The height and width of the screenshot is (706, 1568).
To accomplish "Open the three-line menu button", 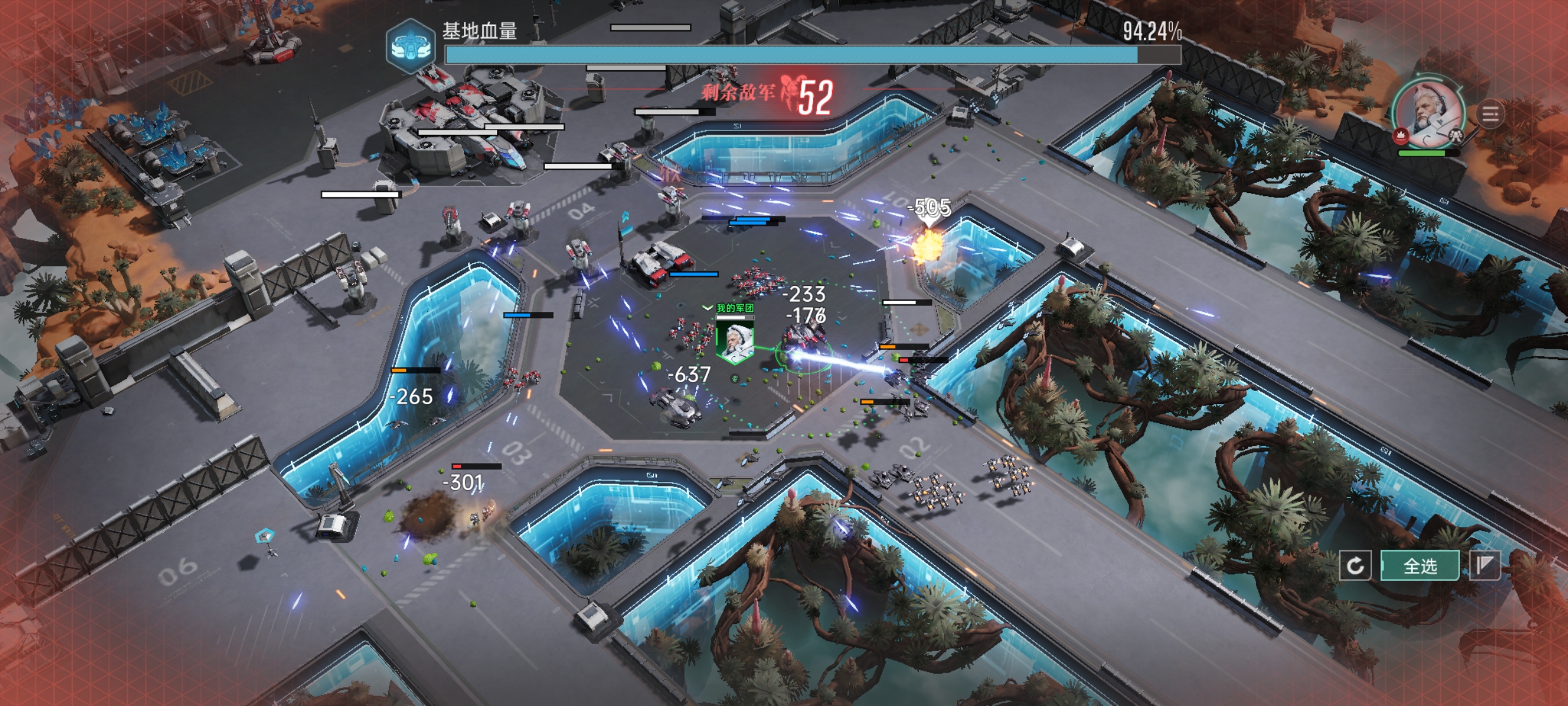I will point(1490,115).
